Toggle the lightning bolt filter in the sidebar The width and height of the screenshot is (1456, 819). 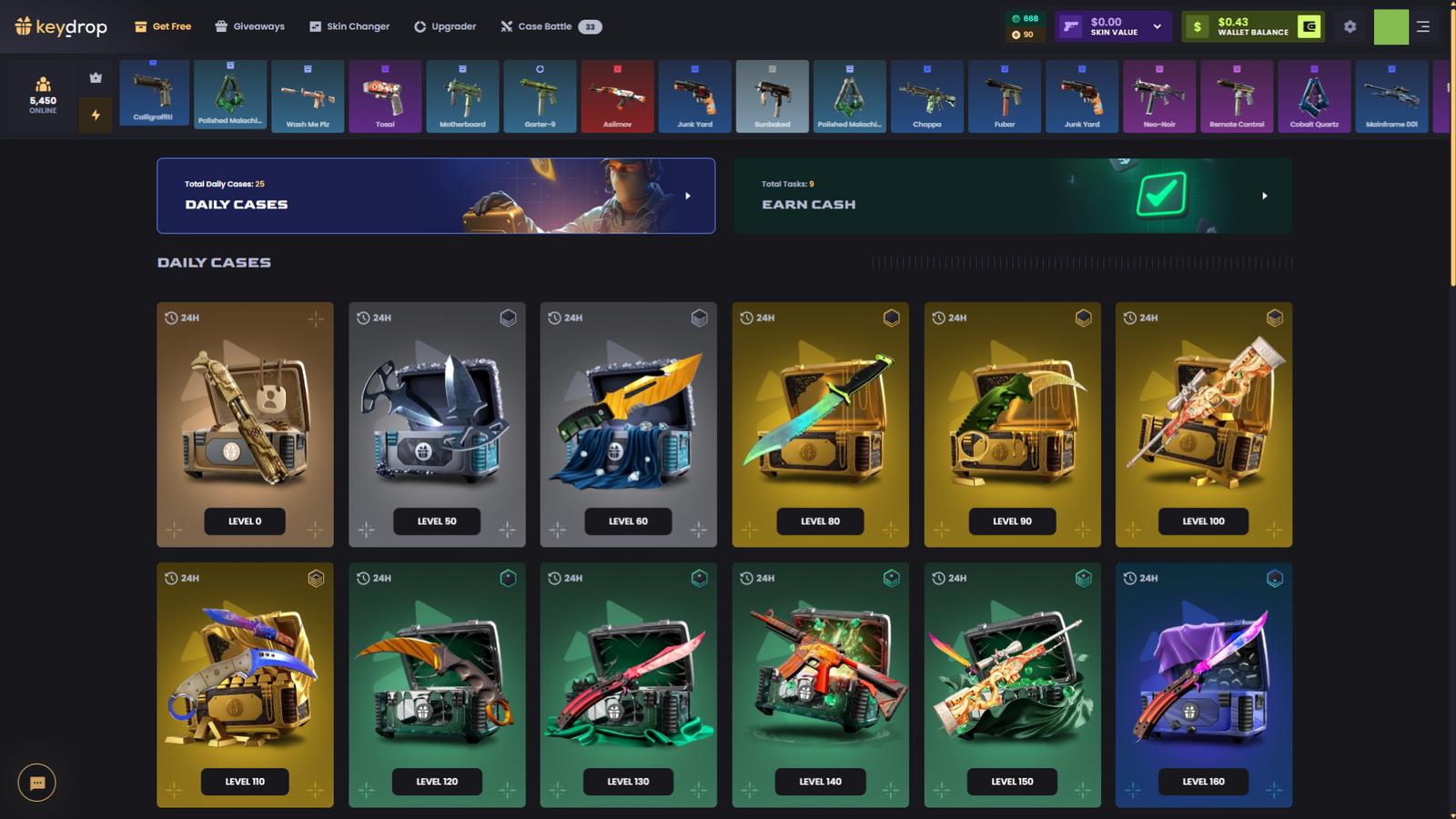click(x=96, y=115)
